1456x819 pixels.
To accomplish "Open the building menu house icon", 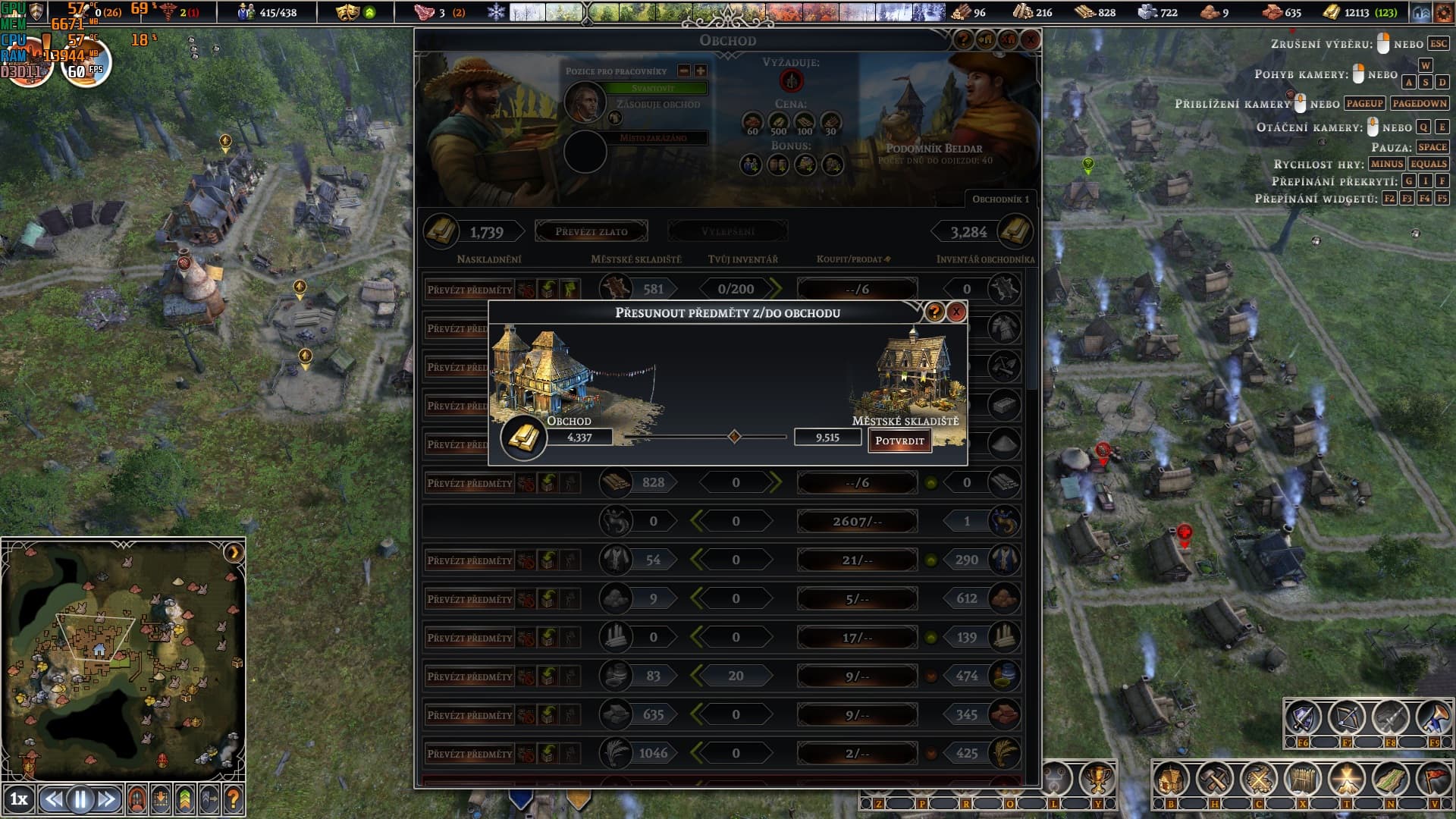I will tap(1171, 779).
